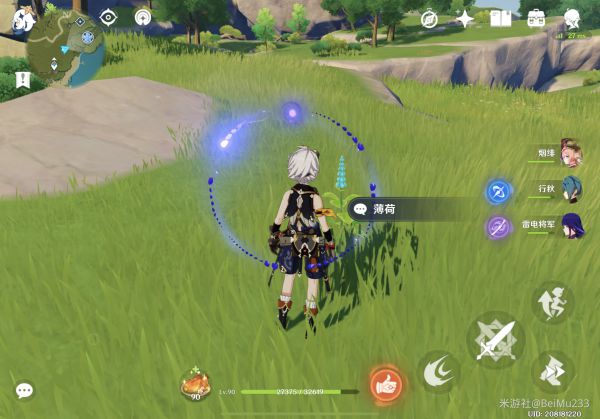Open the co-op mode icon
600x419 pixels.
572,18
